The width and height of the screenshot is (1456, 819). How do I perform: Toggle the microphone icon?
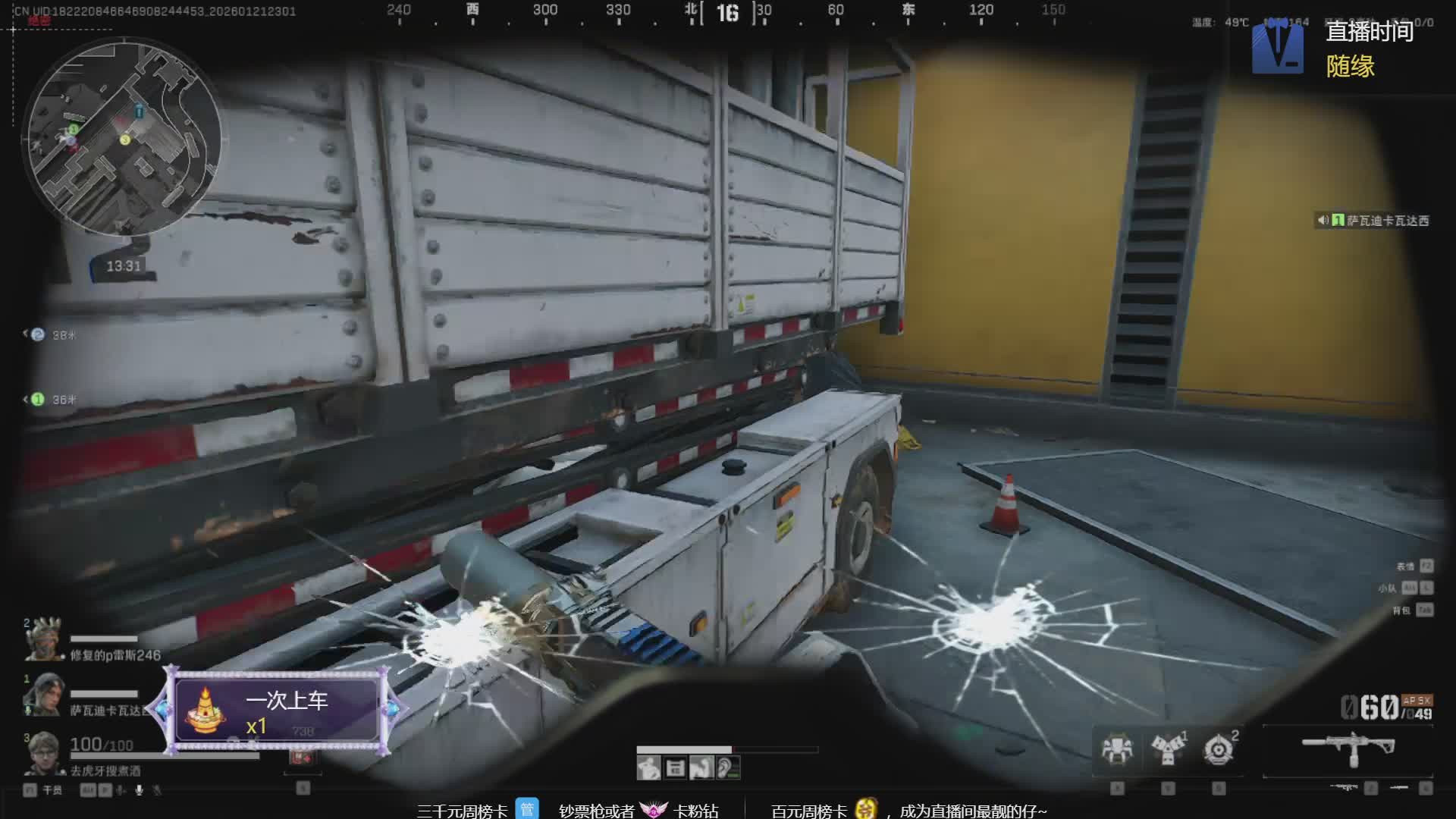pyautogui.click(x=139, y=790)
